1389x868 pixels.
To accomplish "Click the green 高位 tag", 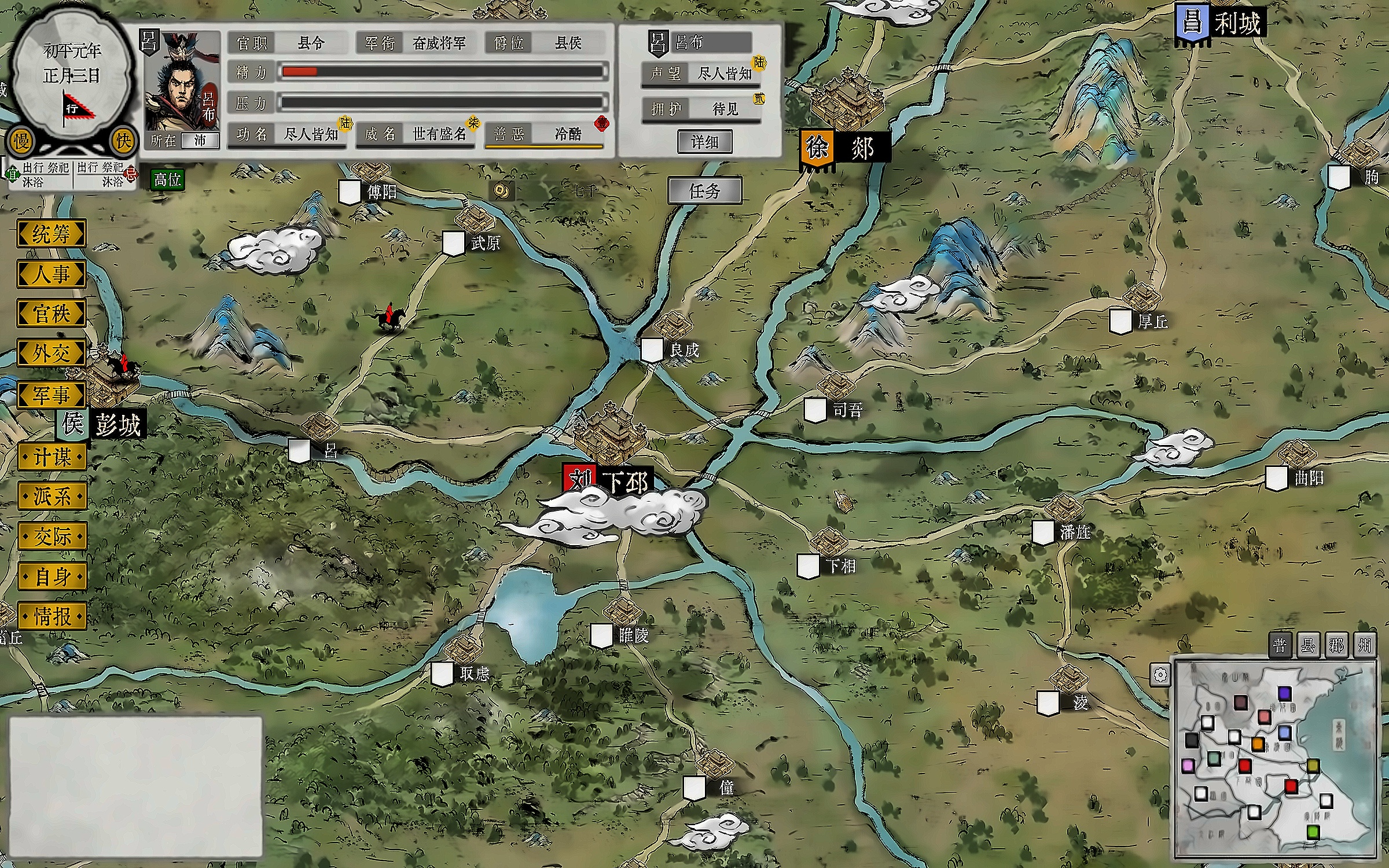I will [167, 180].
